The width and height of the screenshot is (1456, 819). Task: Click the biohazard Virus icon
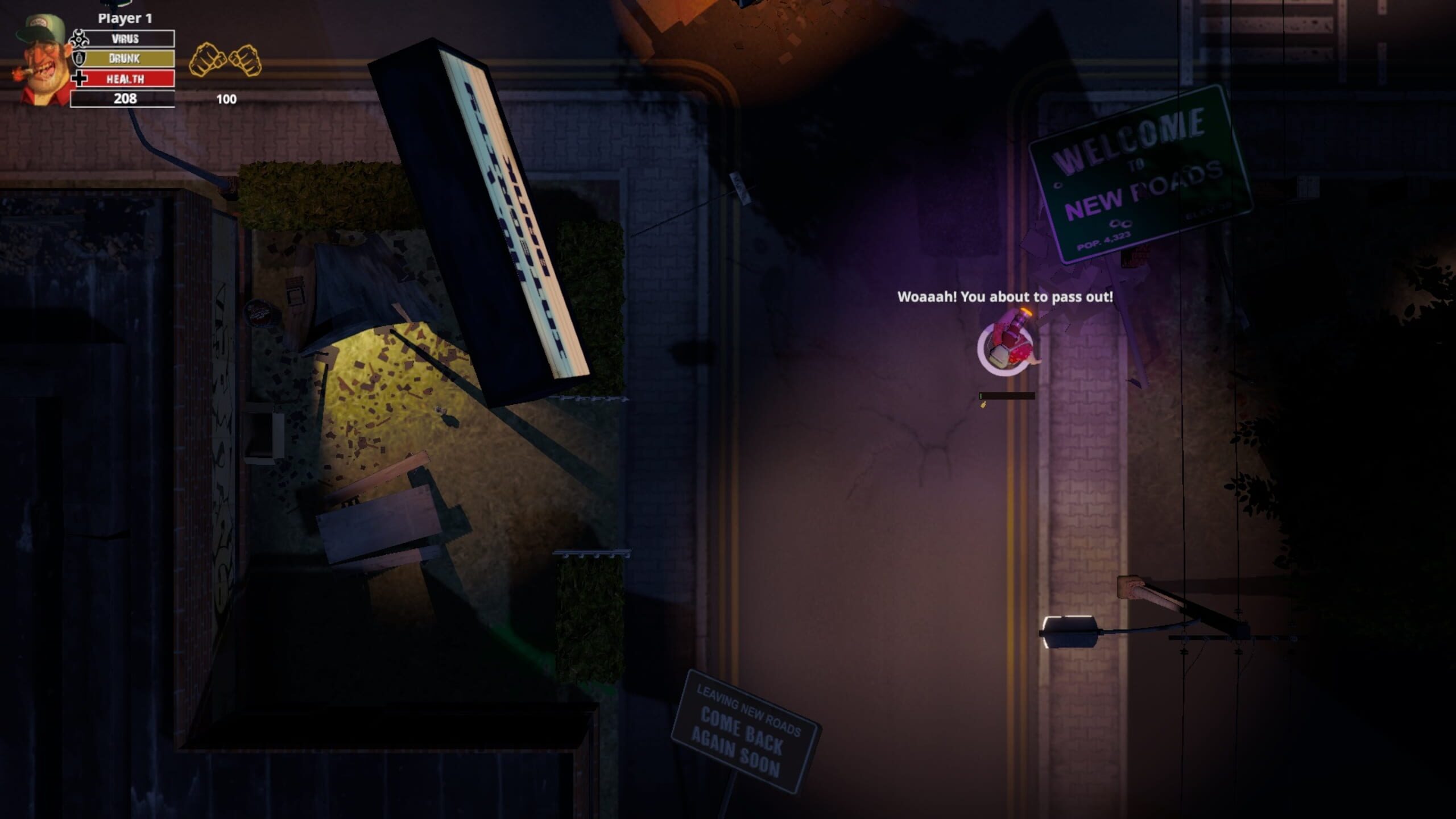click(78, 39)
